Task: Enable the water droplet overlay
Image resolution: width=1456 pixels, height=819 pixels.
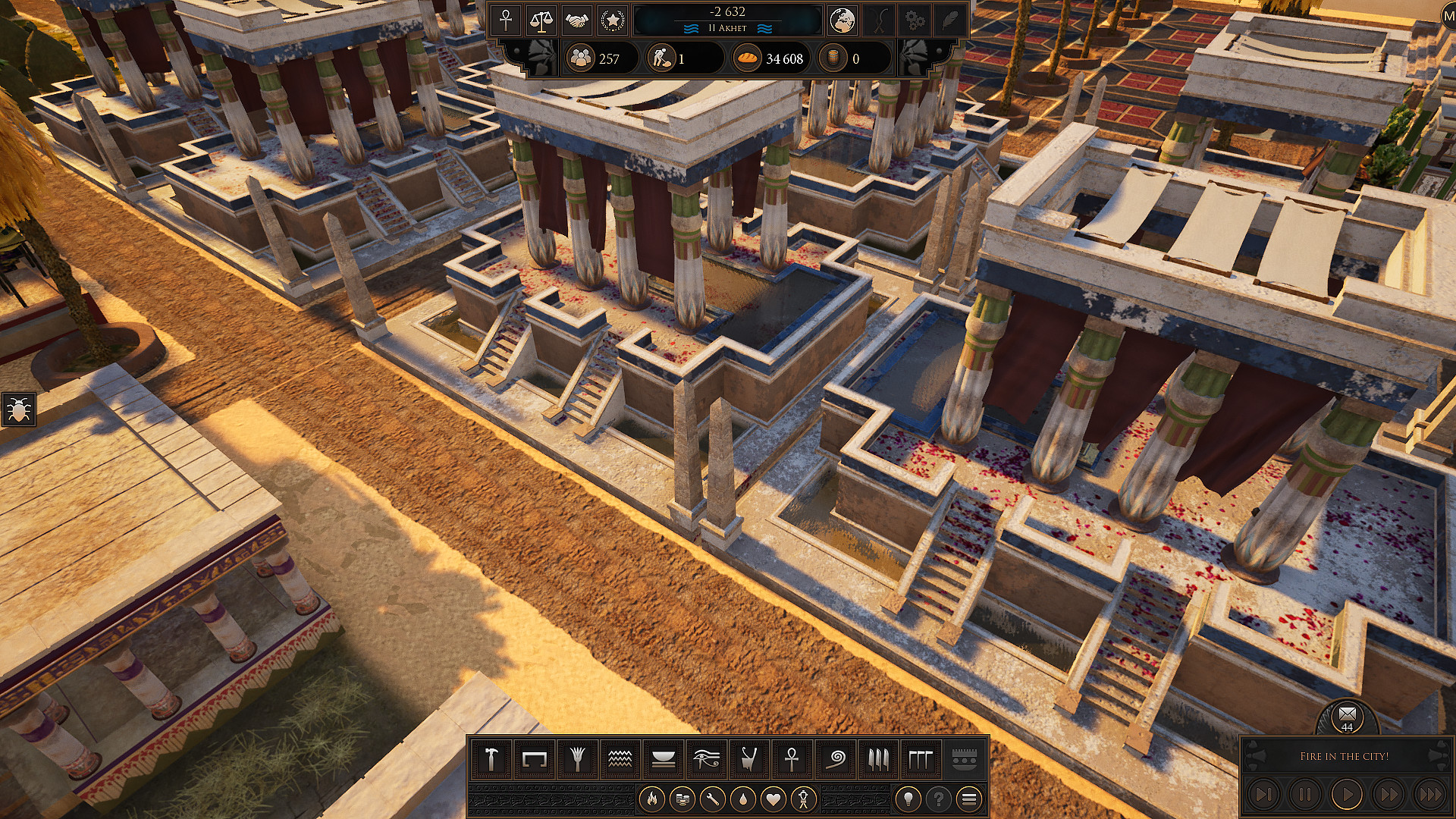Action: (x=745, y=798)
